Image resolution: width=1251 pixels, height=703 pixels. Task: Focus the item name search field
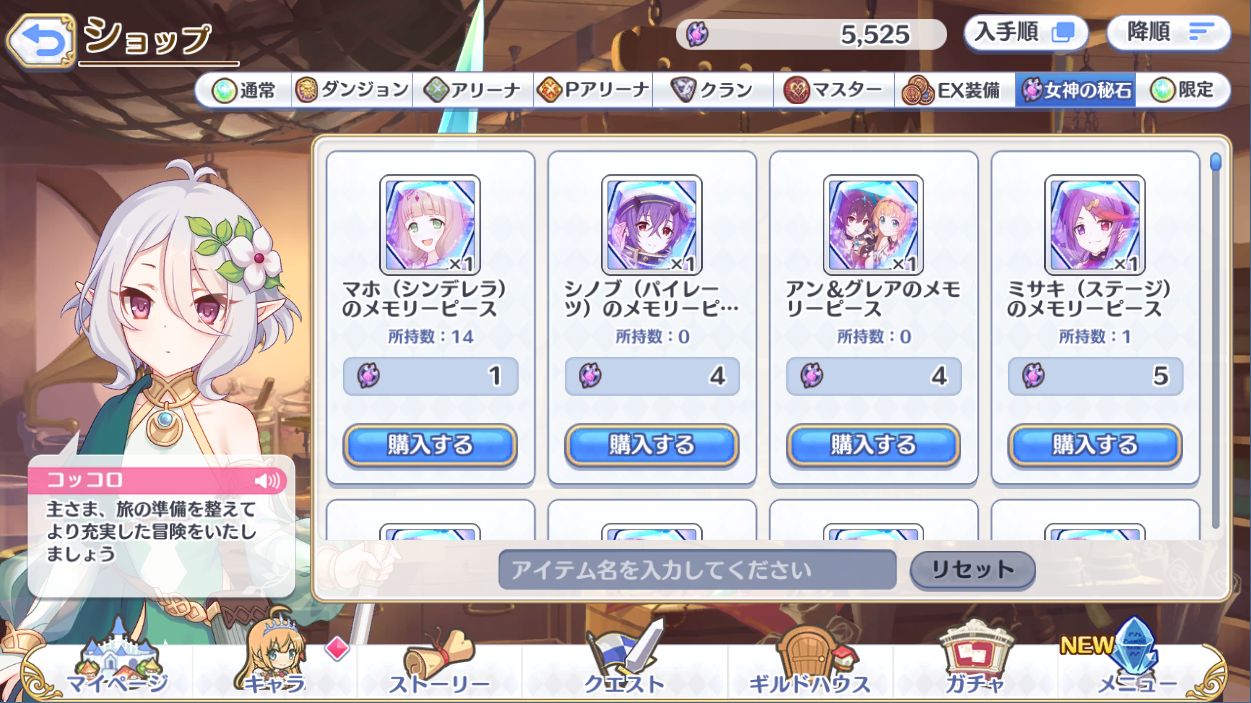(x=697, y=570)
